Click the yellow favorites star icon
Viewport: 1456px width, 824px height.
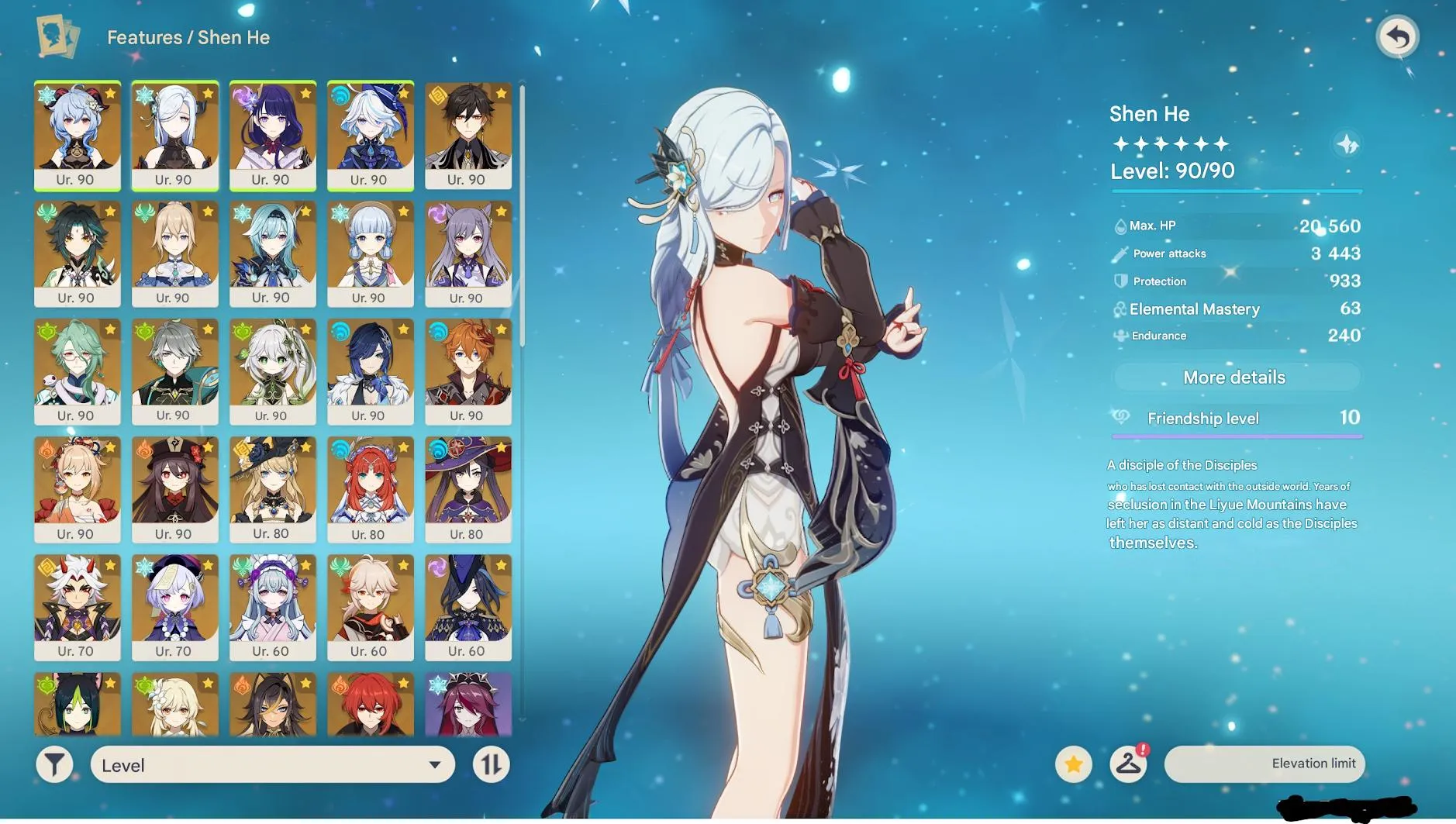[1073, 764]
